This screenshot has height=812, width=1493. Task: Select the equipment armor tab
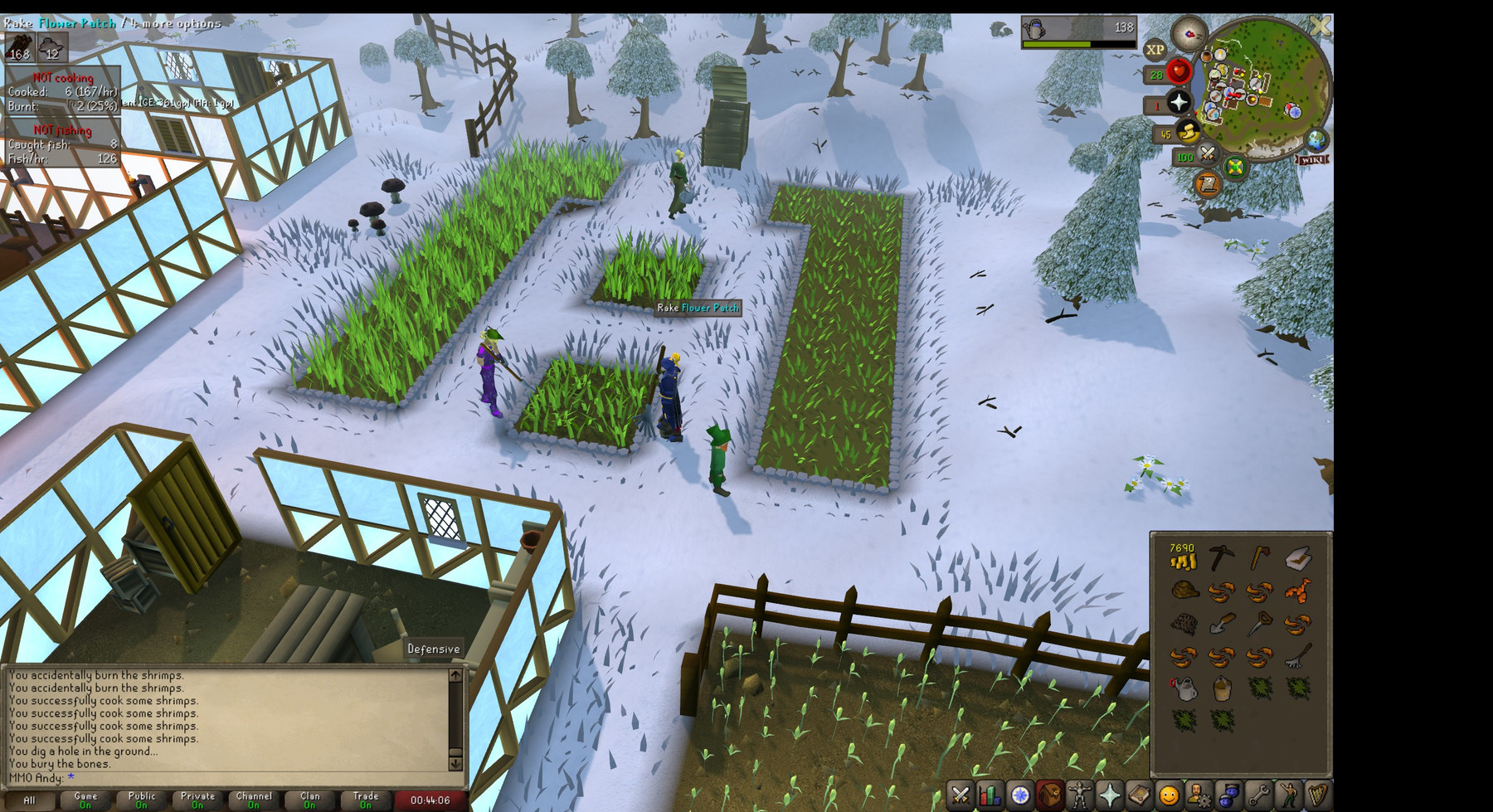click(1079, 795)
